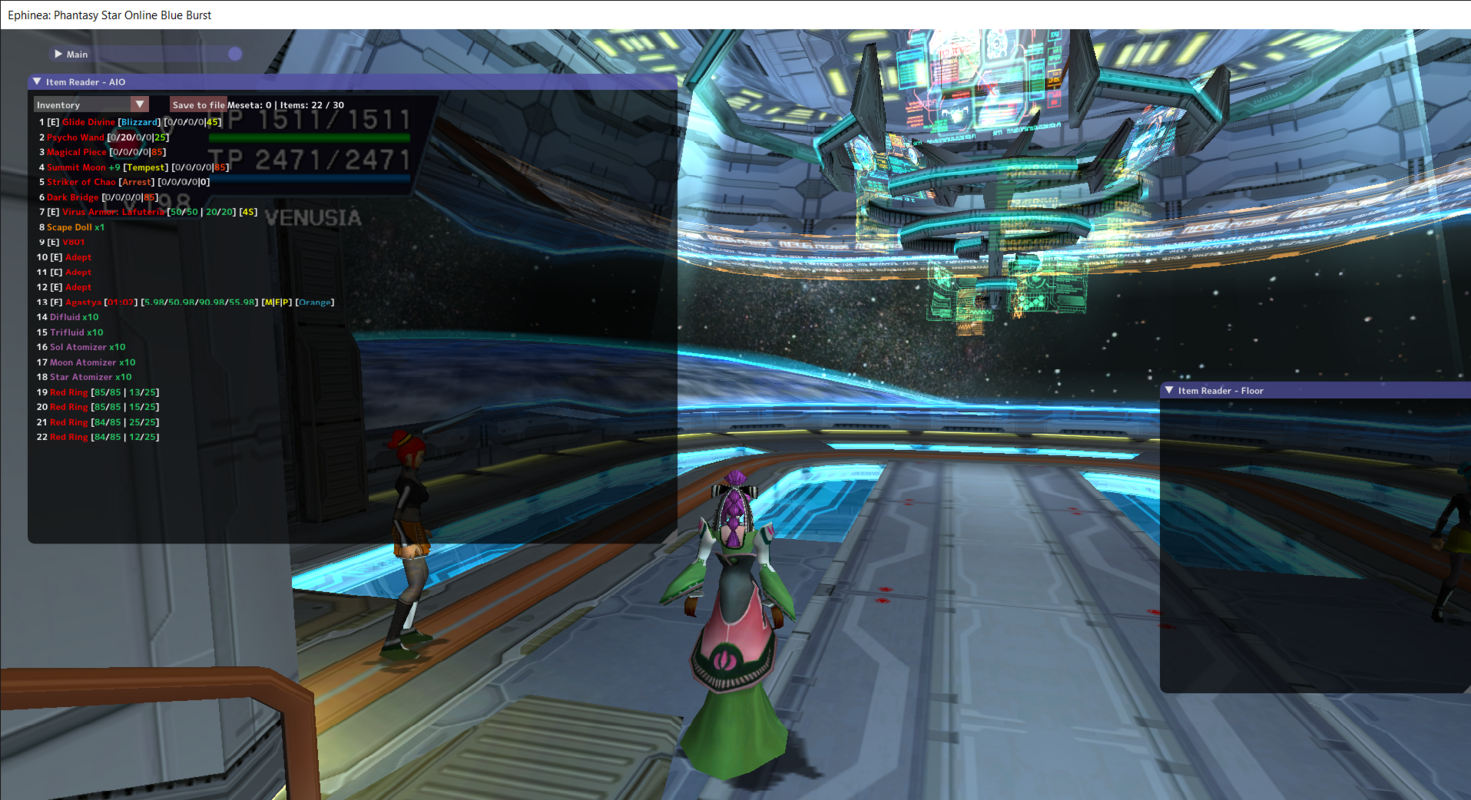Select the Psycho Wand entry
1471x800 pixels.
point(75,137)
